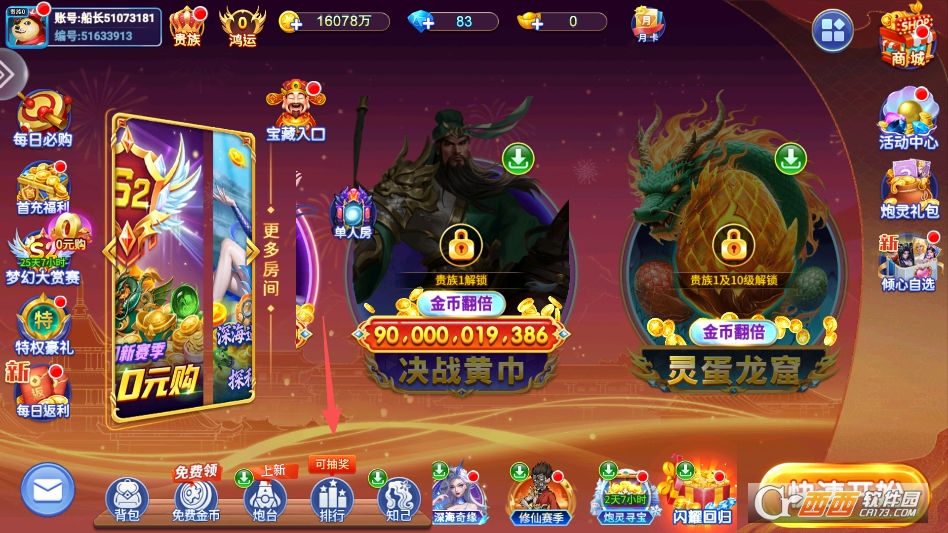Open 每日必购 daily purchase offer

[42, 118]
